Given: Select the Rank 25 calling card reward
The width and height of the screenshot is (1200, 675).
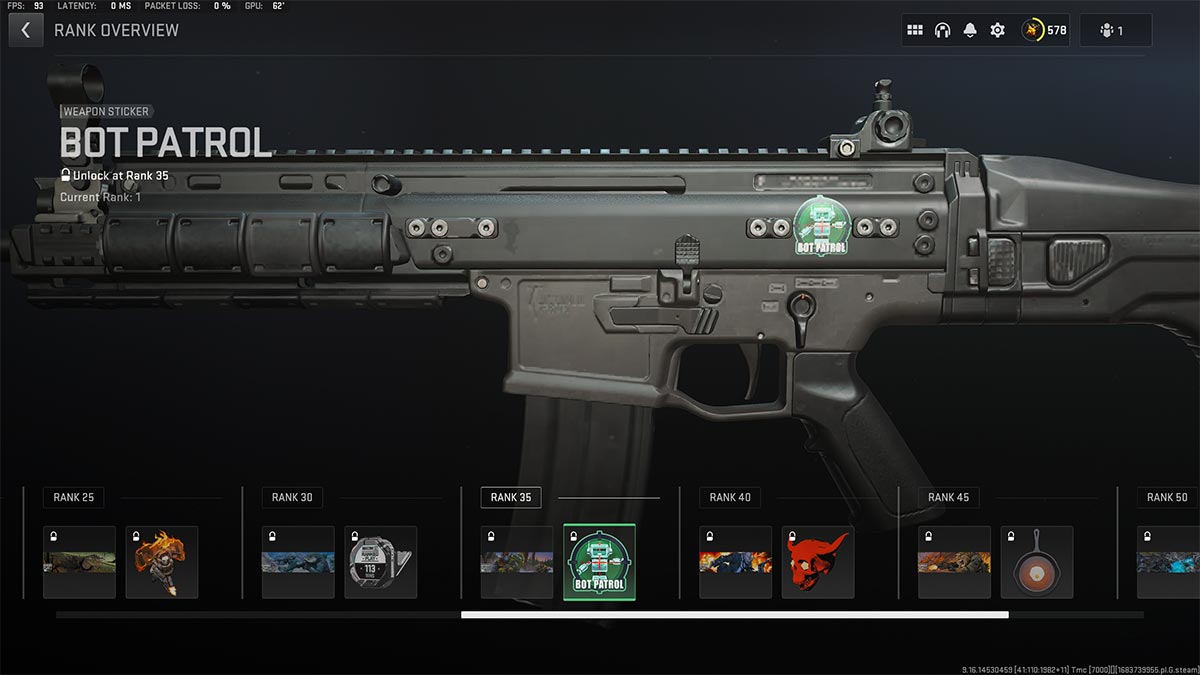Looking at the screenshot, I should pos(79,562).
